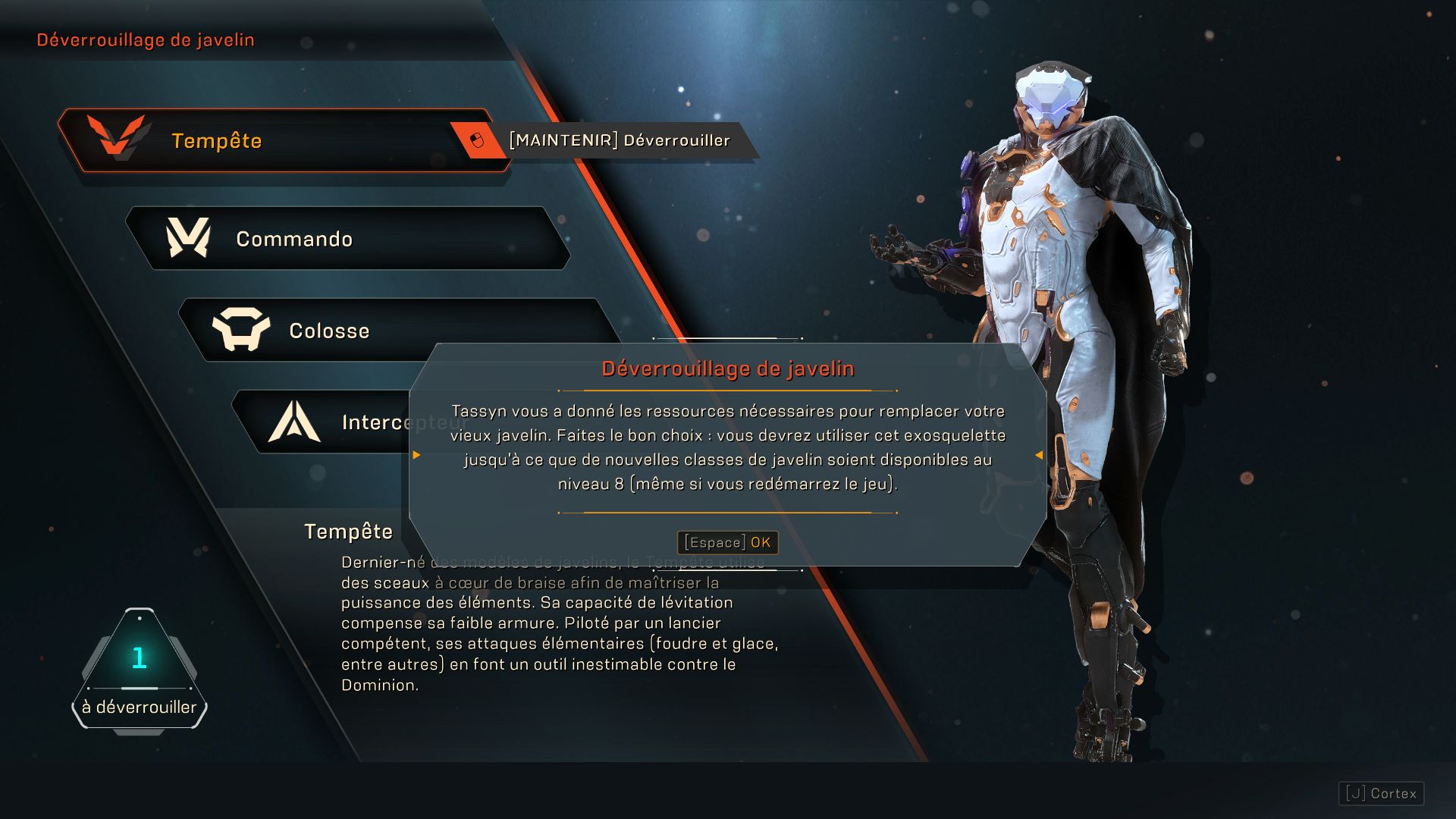Screen dimensions: 1456x819
Task: Click the number 1 unlock progress indicator
Action: pos(140,660)
